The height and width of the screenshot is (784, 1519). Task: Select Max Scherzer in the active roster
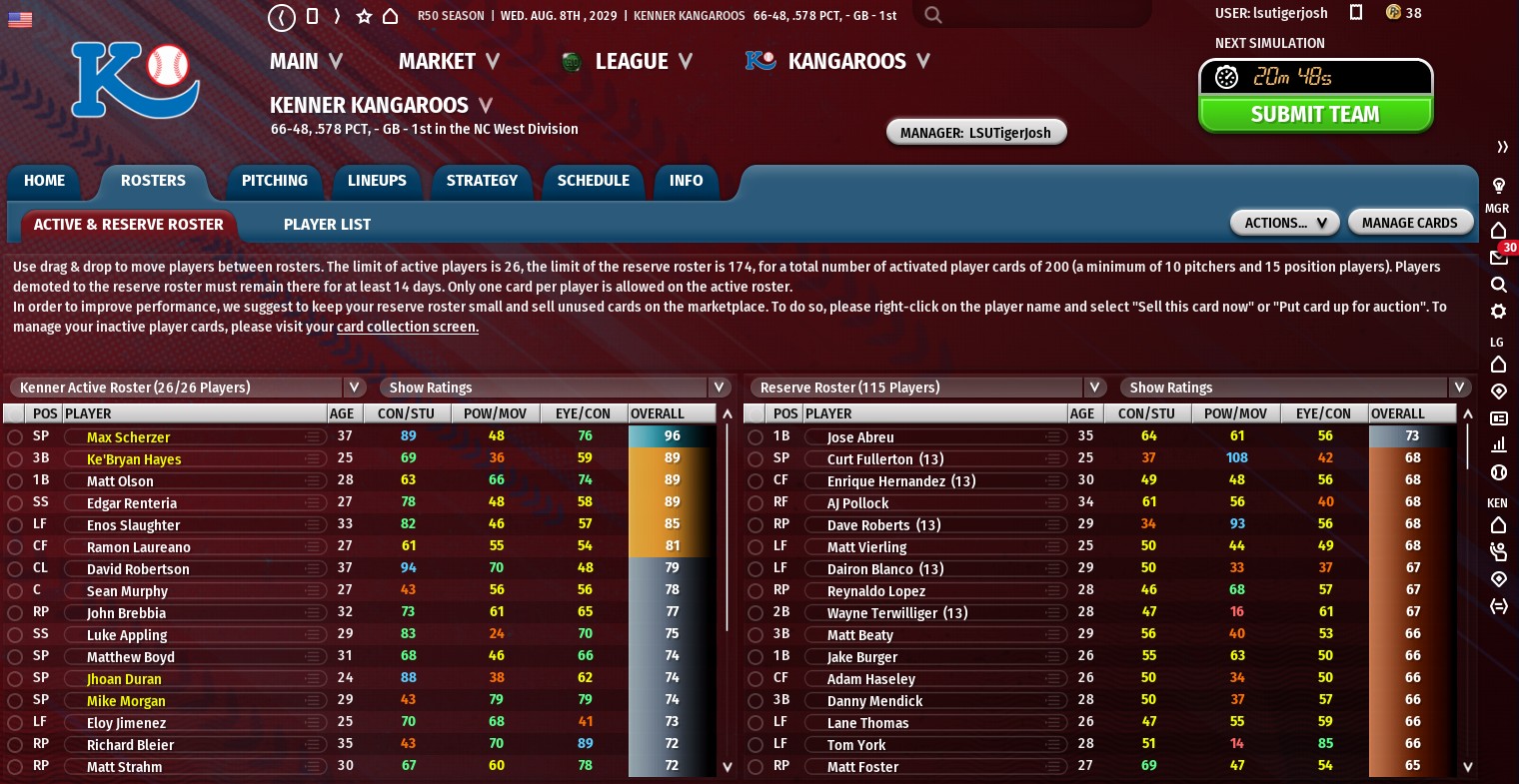[x=128, y=437]
